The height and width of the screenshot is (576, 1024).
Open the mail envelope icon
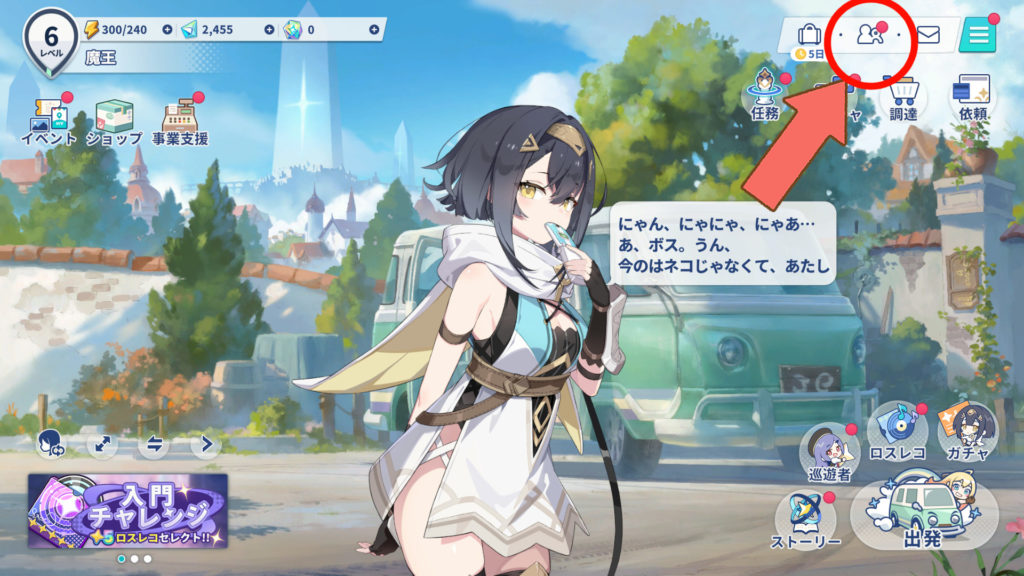coord(928,36)
